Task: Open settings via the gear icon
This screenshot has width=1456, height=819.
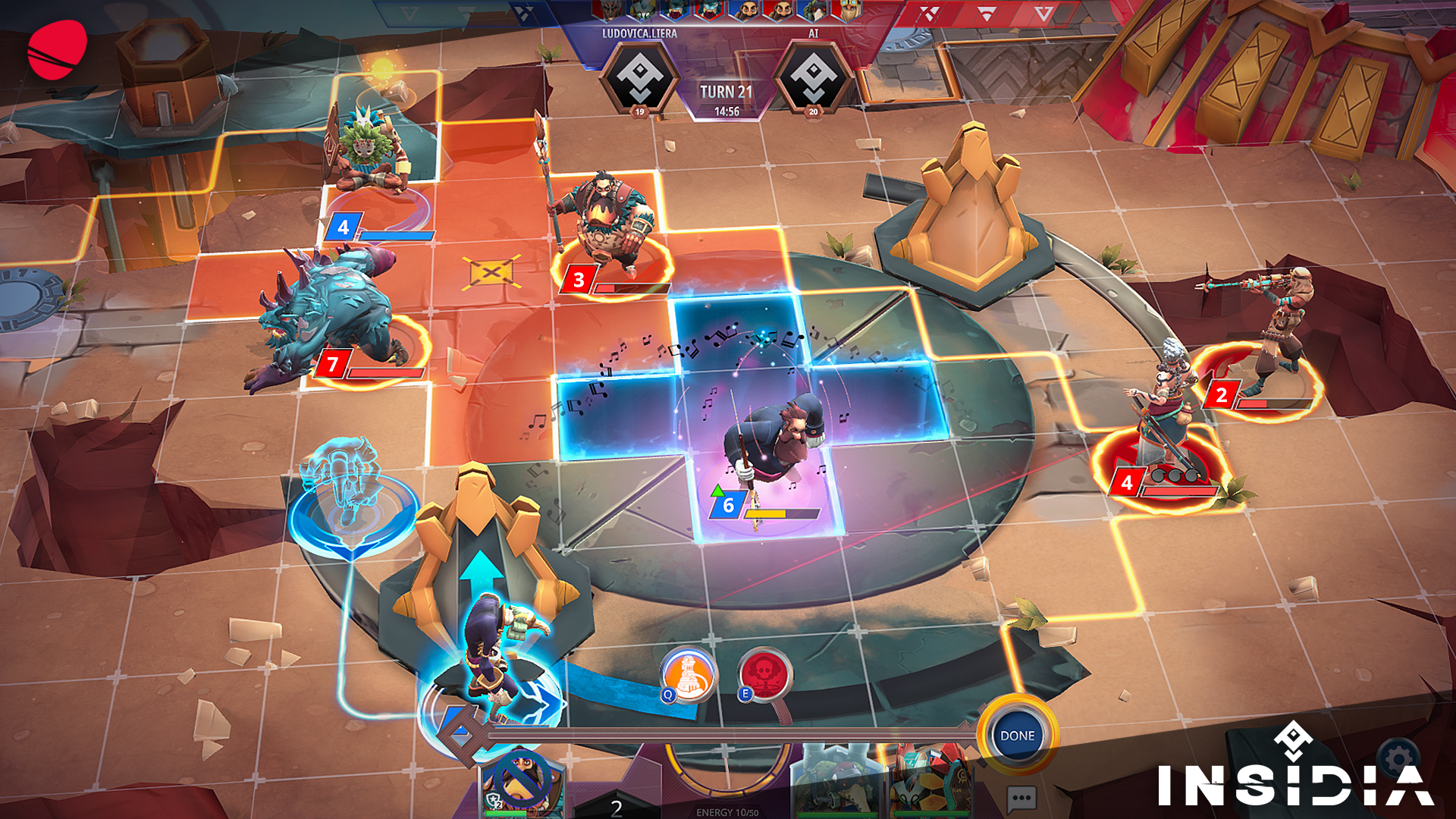Action: coord(1398,758)
